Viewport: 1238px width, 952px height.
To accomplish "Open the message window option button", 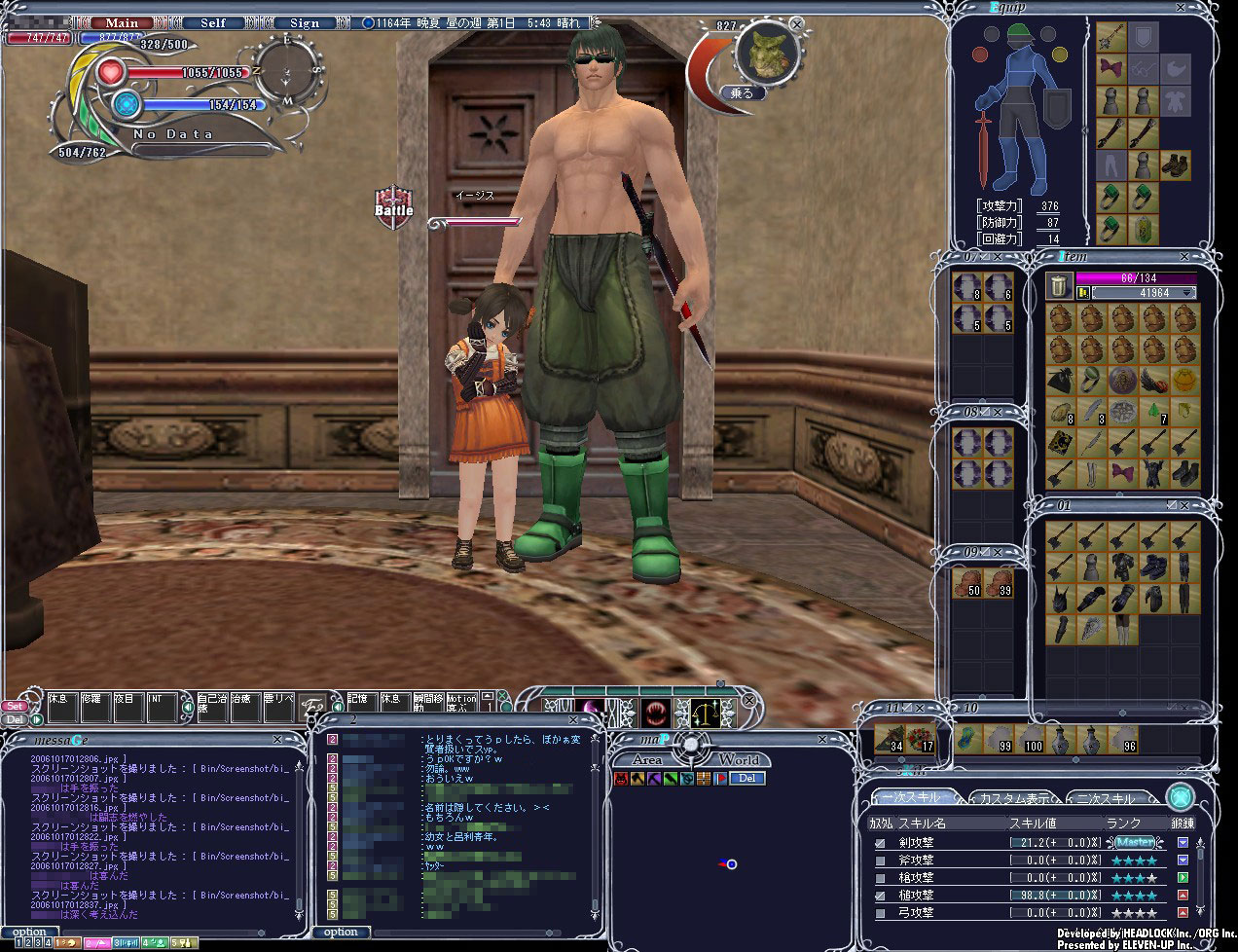I will (29, 932).
